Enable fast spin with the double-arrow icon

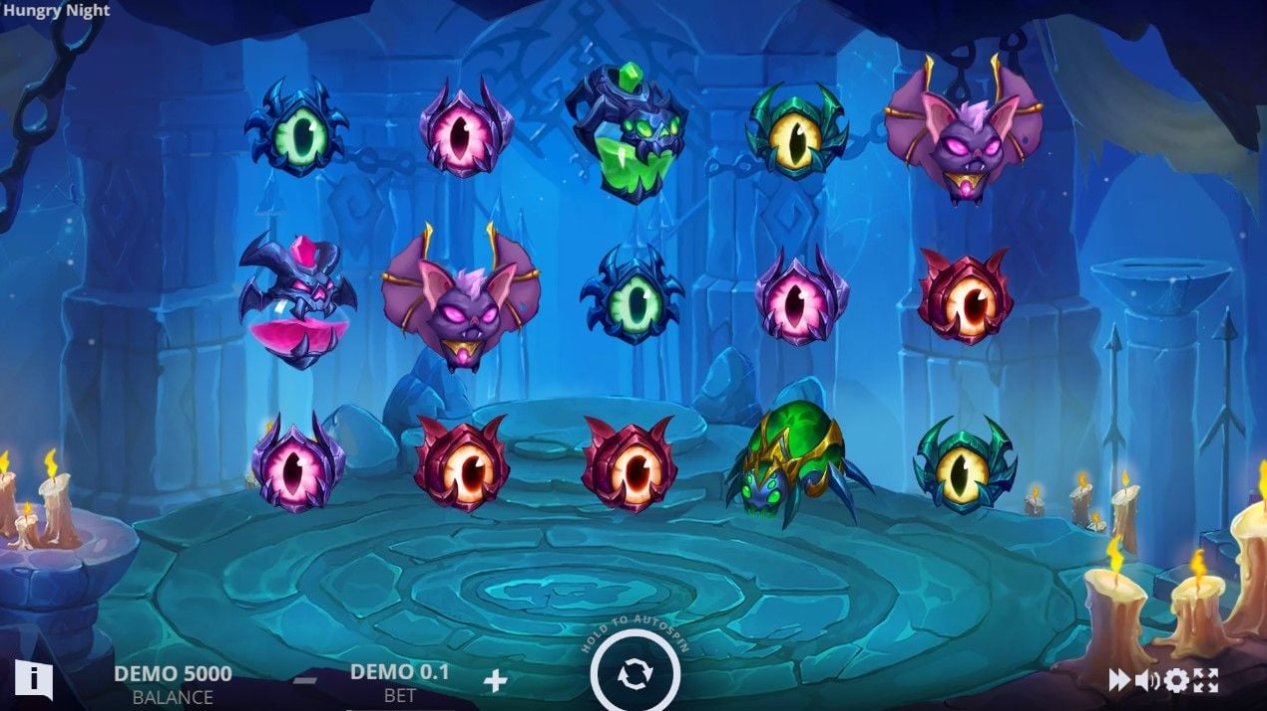[x=1119, y=681]
